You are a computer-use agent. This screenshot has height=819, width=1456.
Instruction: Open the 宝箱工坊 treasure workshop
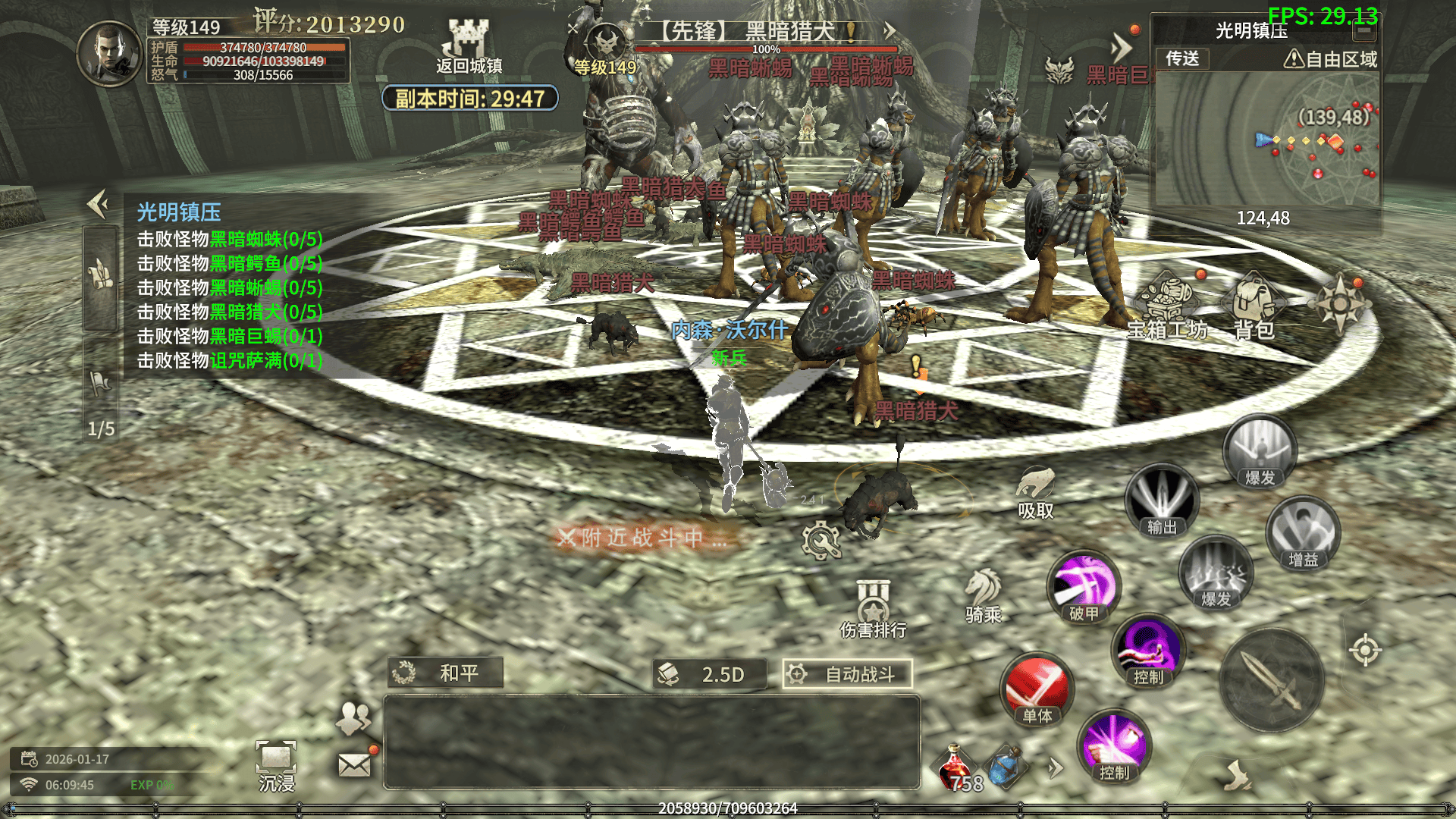[1167, 303]
